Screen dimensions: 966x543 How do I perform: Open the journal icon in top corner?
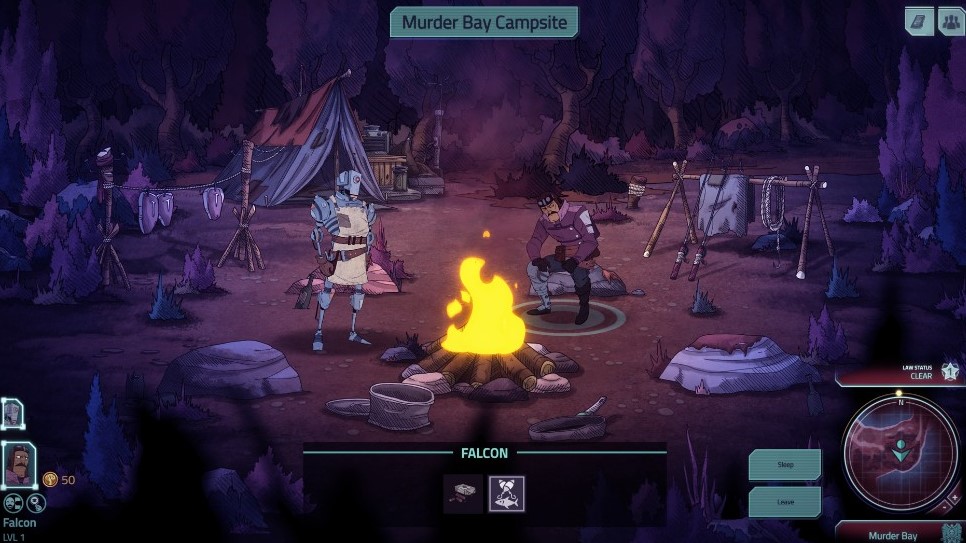[919, 22]
